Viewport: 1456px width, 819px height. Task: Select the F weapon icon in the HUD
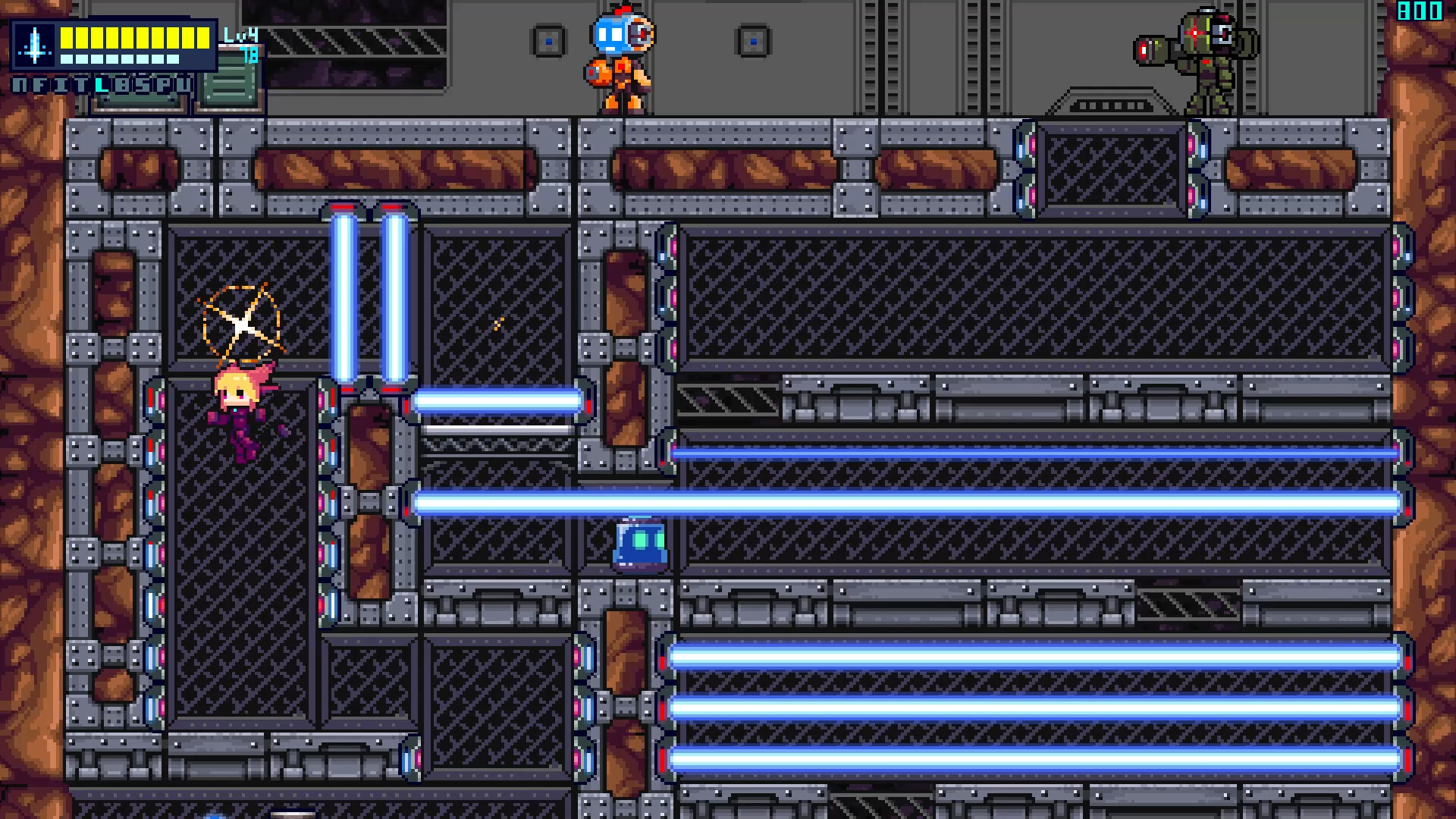pos(40,87)
